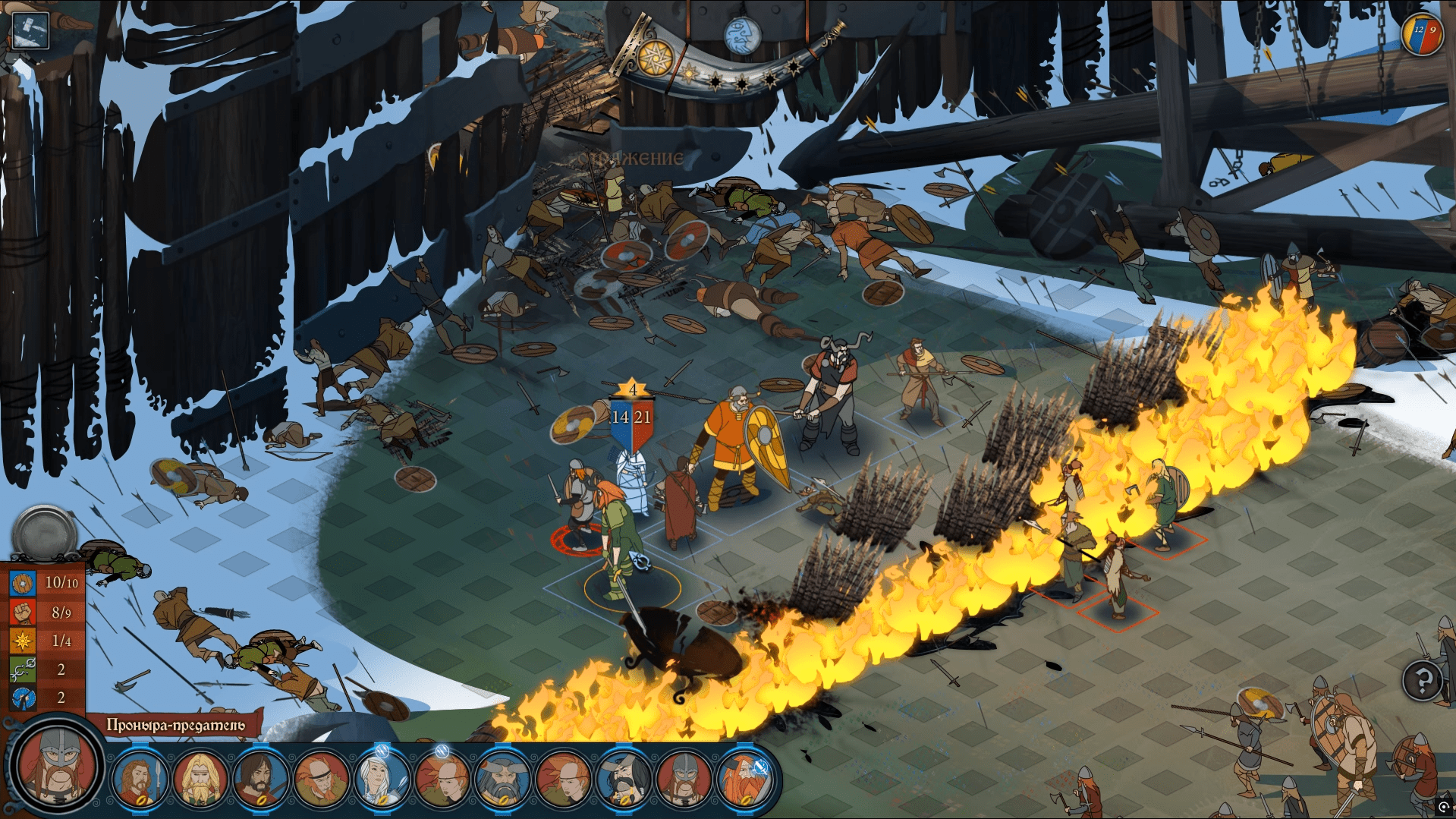
Task: Select the black-mustached horned varl portrait
Action: click(623, 779)
